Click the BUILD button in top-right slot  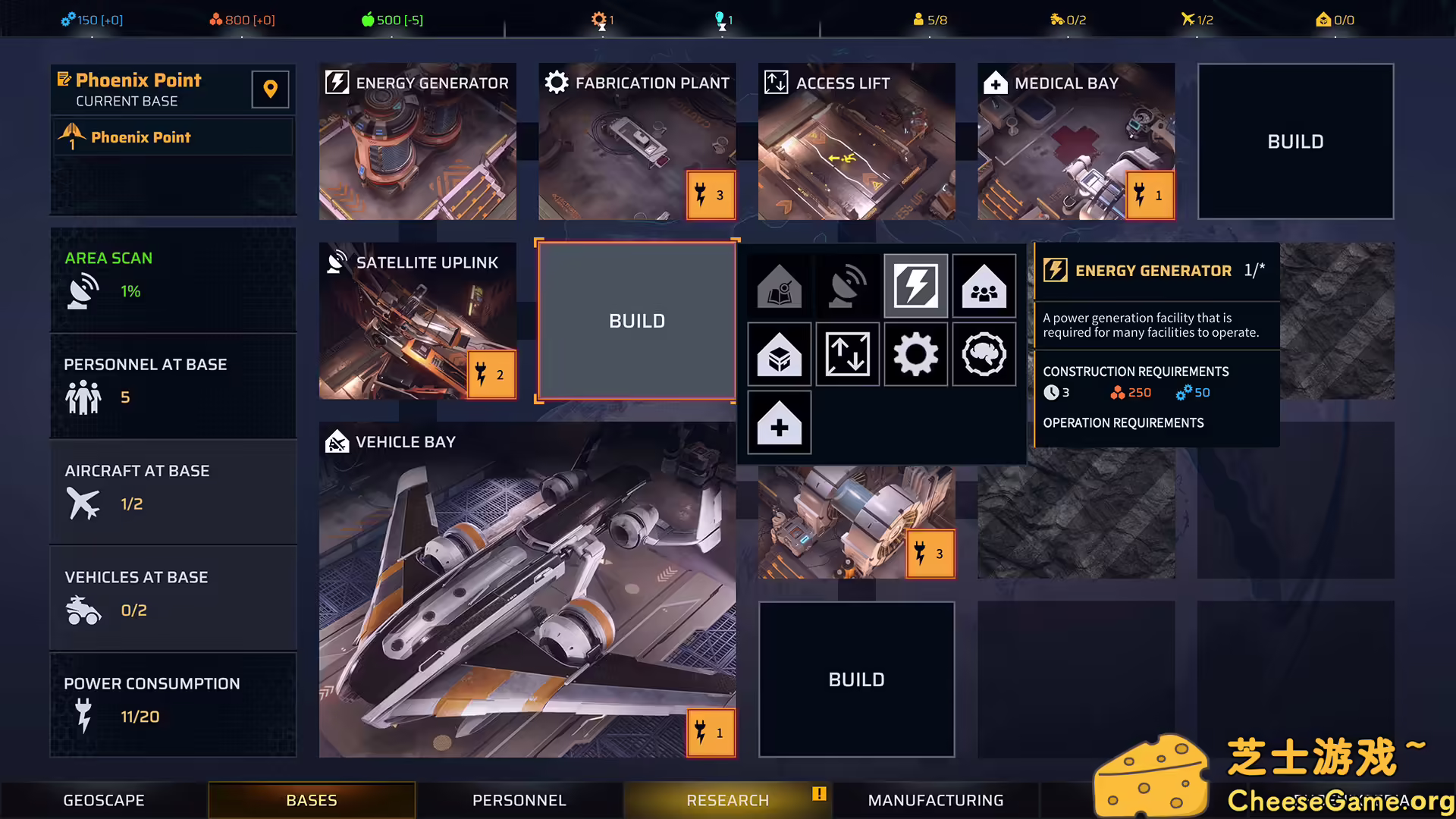1294,142
